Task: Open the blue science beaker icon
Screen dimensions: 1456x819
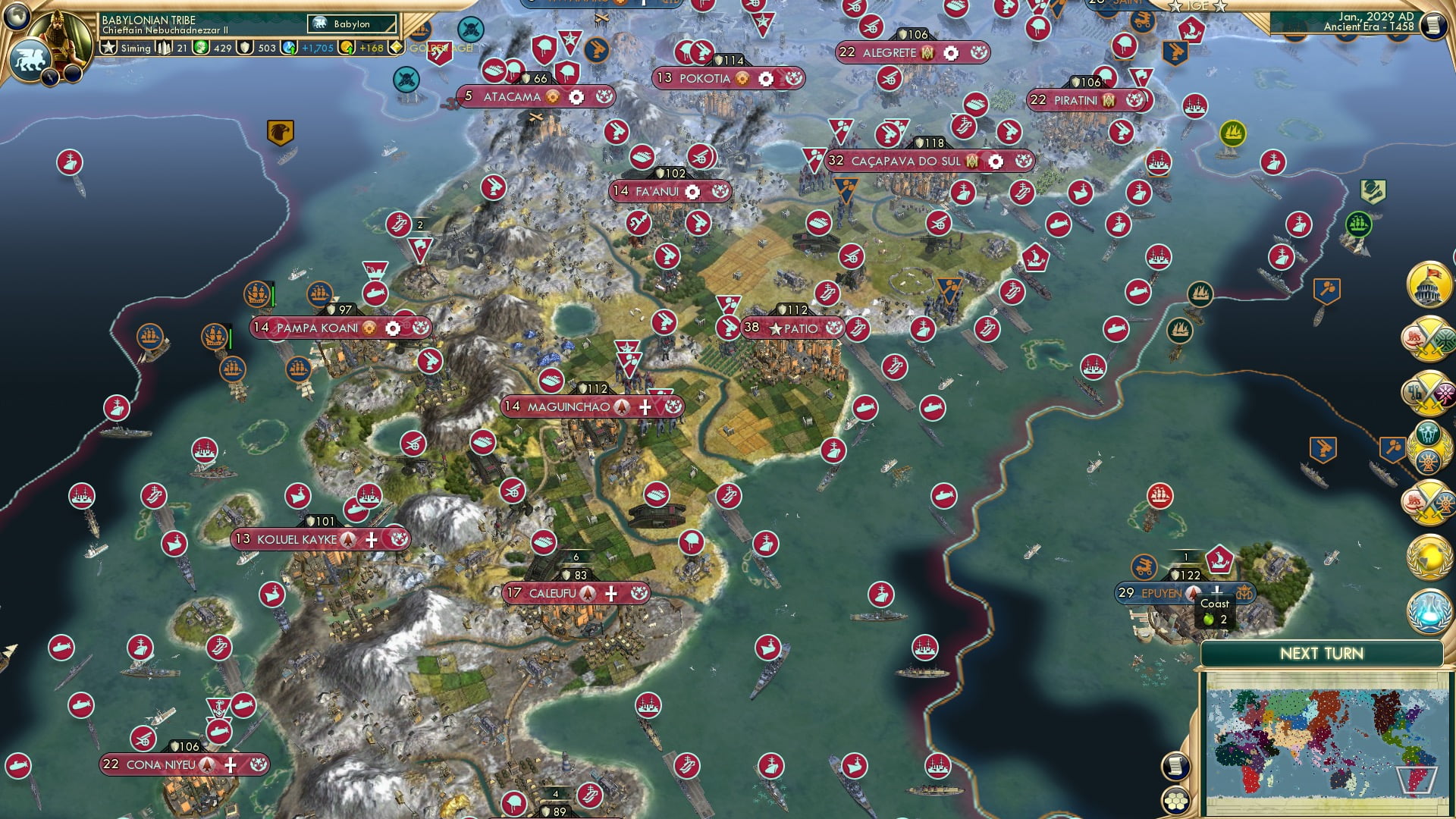Action: (x=1427, y=608)
